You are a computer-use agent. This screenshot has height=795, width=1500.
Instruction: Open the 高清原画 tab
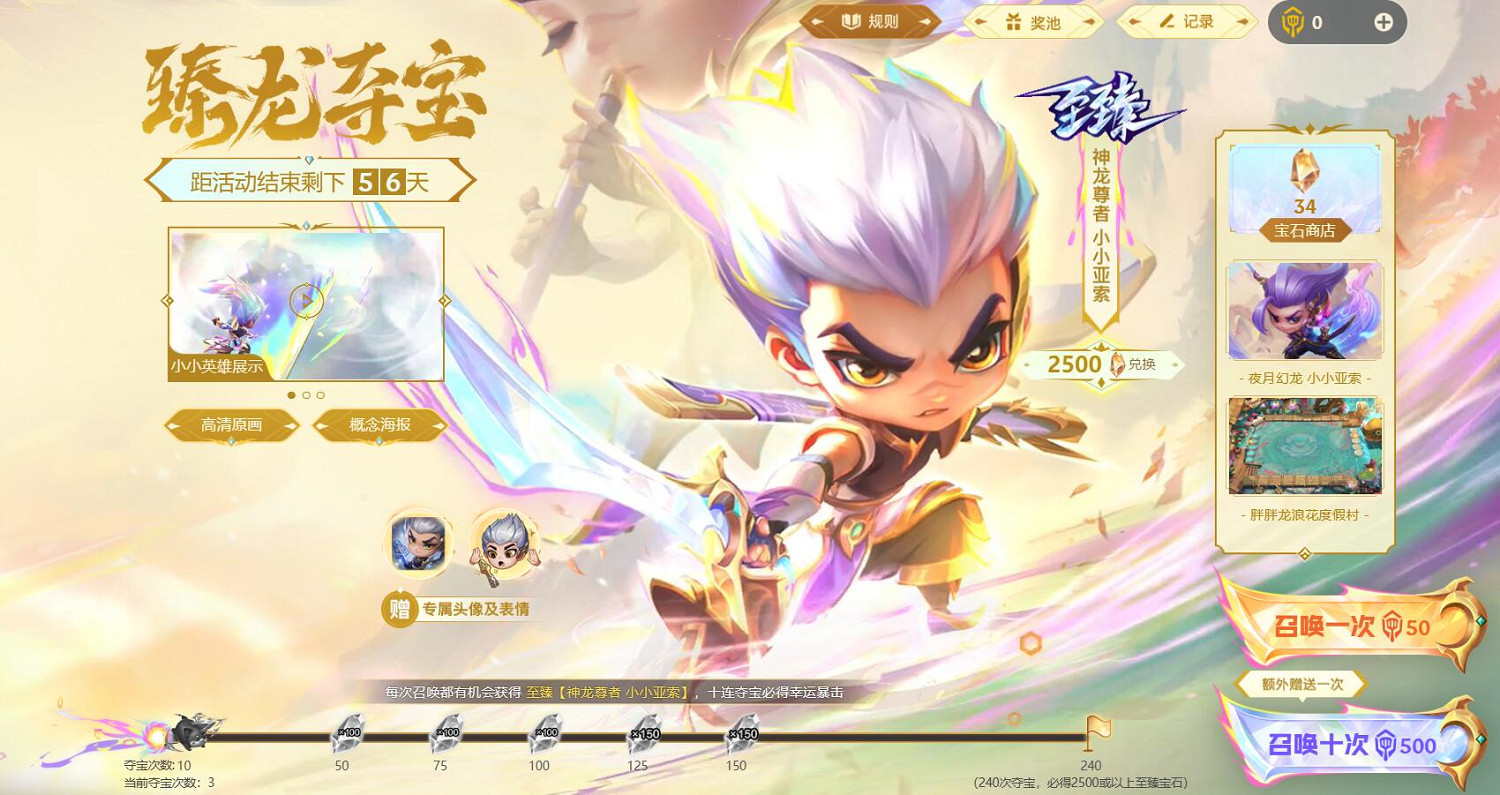233,425
